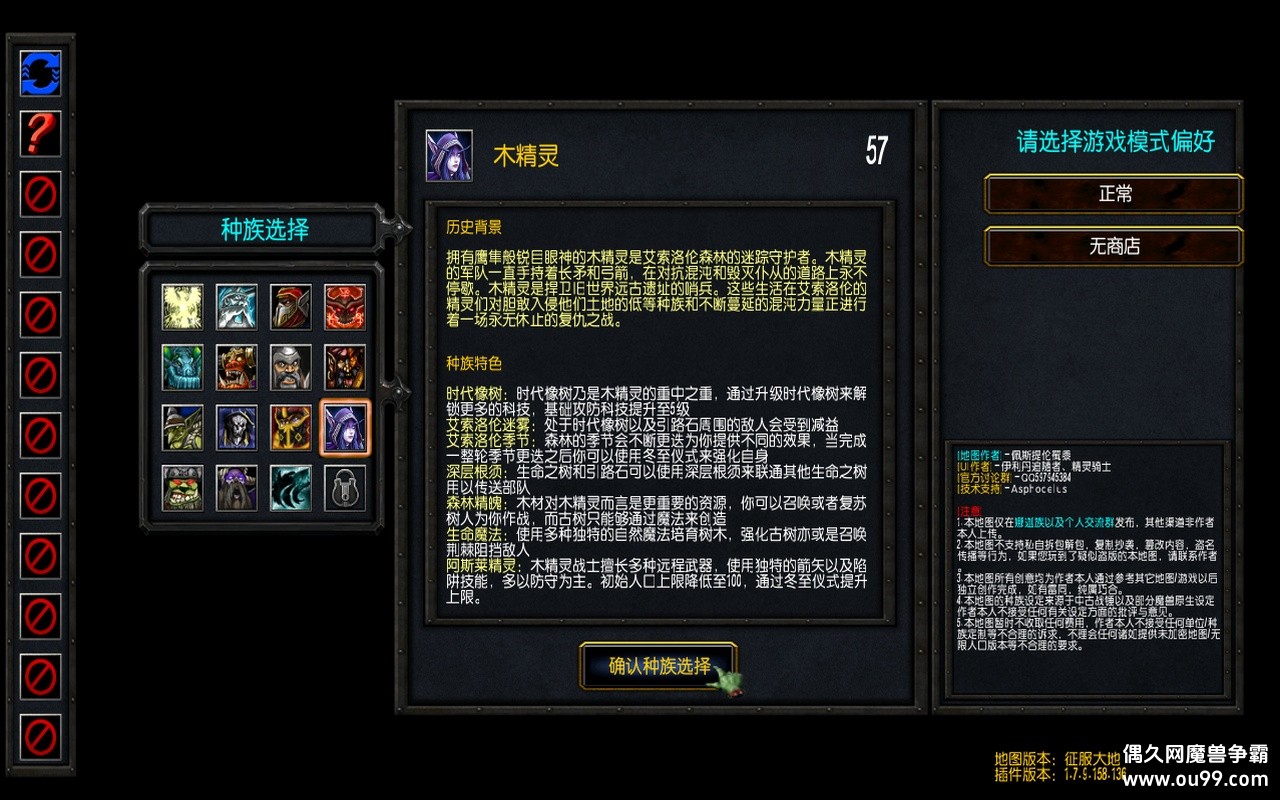Toggle the 正常 game mode option
Image resolution: width=1280 pixels, height=800 pixels.
point(1113,195)
